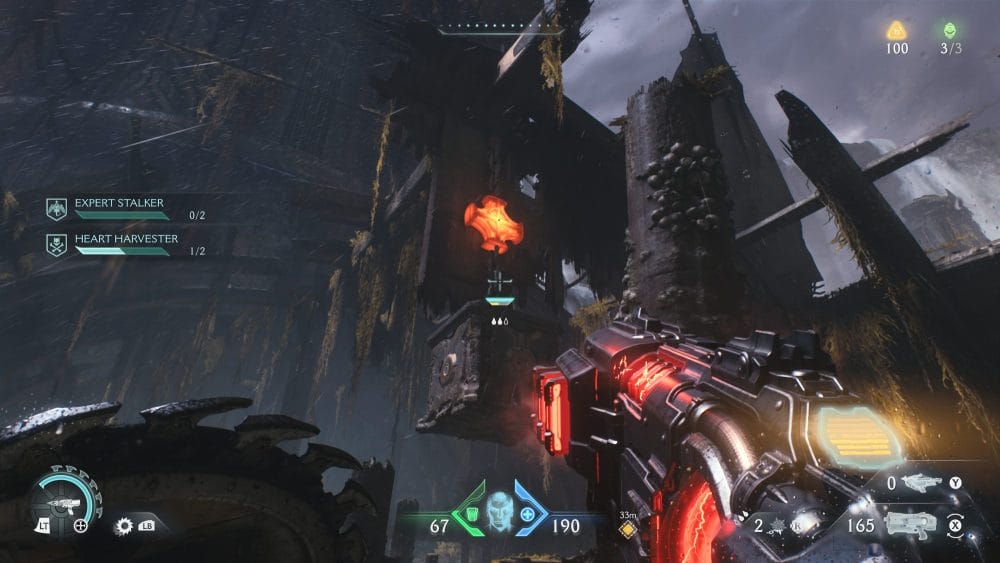Click the dotted compass bar
The width and height of the screenshot is (1000, 563).
tap(500, 28)
